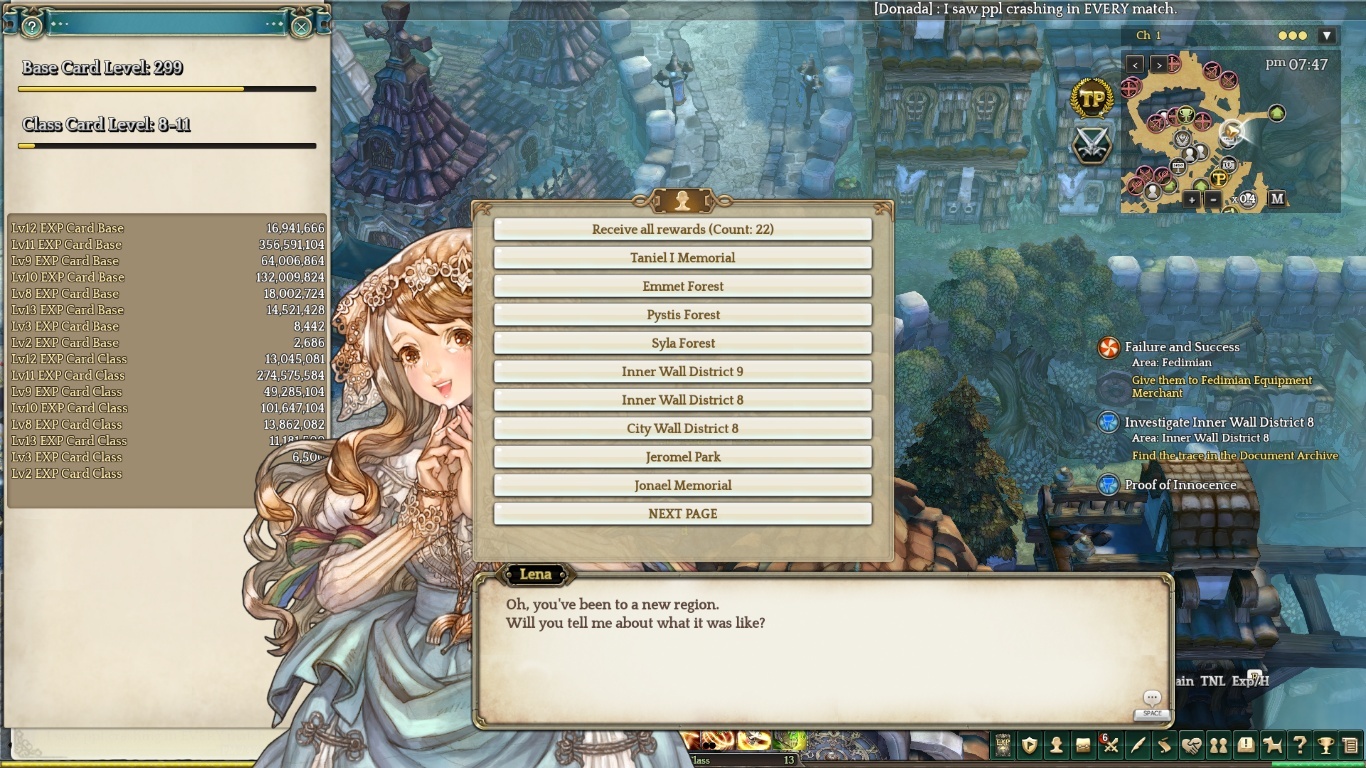Open the TP shop laurel icon

(1092, 98)
